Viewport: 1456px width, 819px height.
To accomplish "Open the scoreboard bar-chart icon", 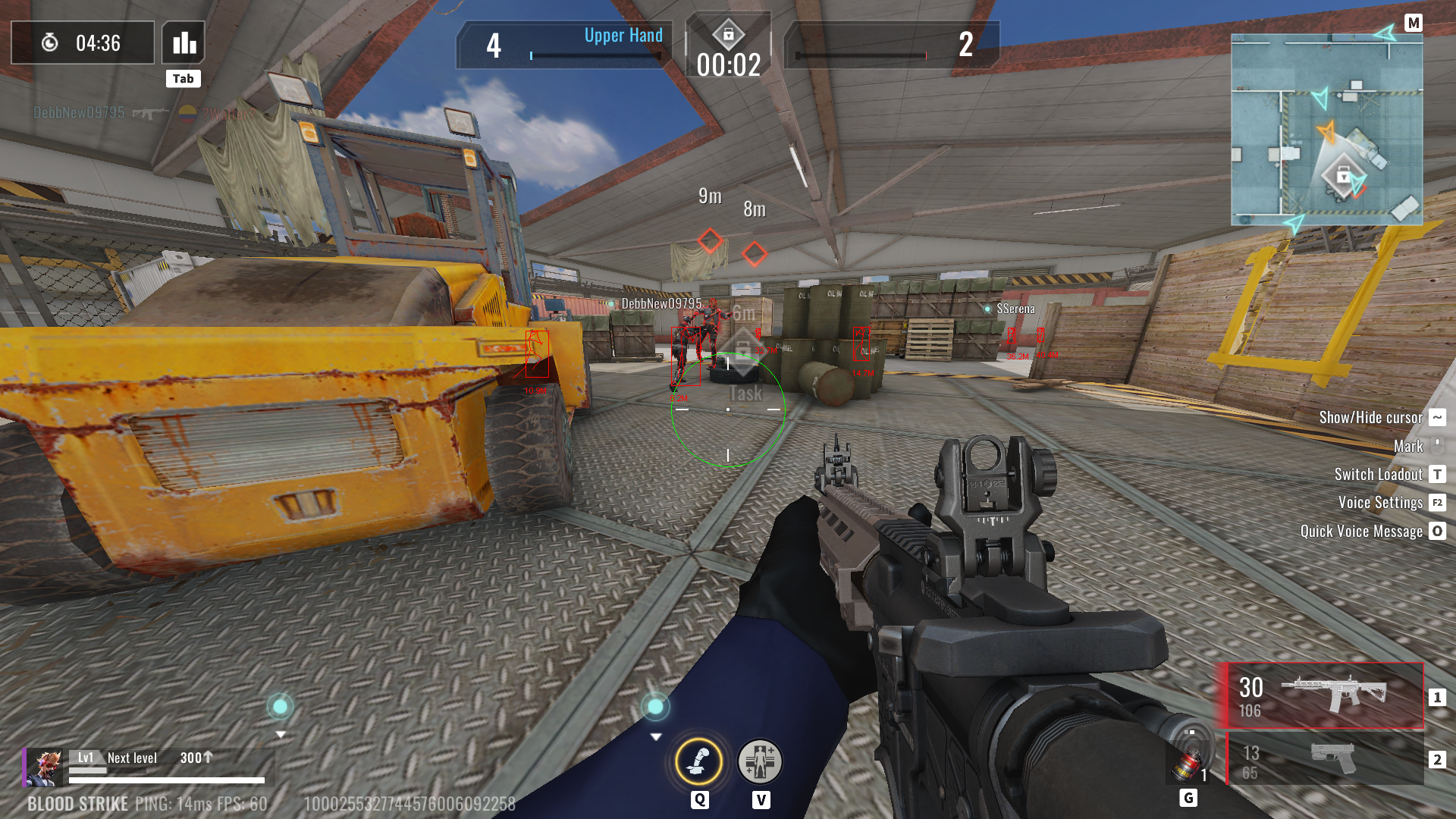I will [x=184, y=43].
